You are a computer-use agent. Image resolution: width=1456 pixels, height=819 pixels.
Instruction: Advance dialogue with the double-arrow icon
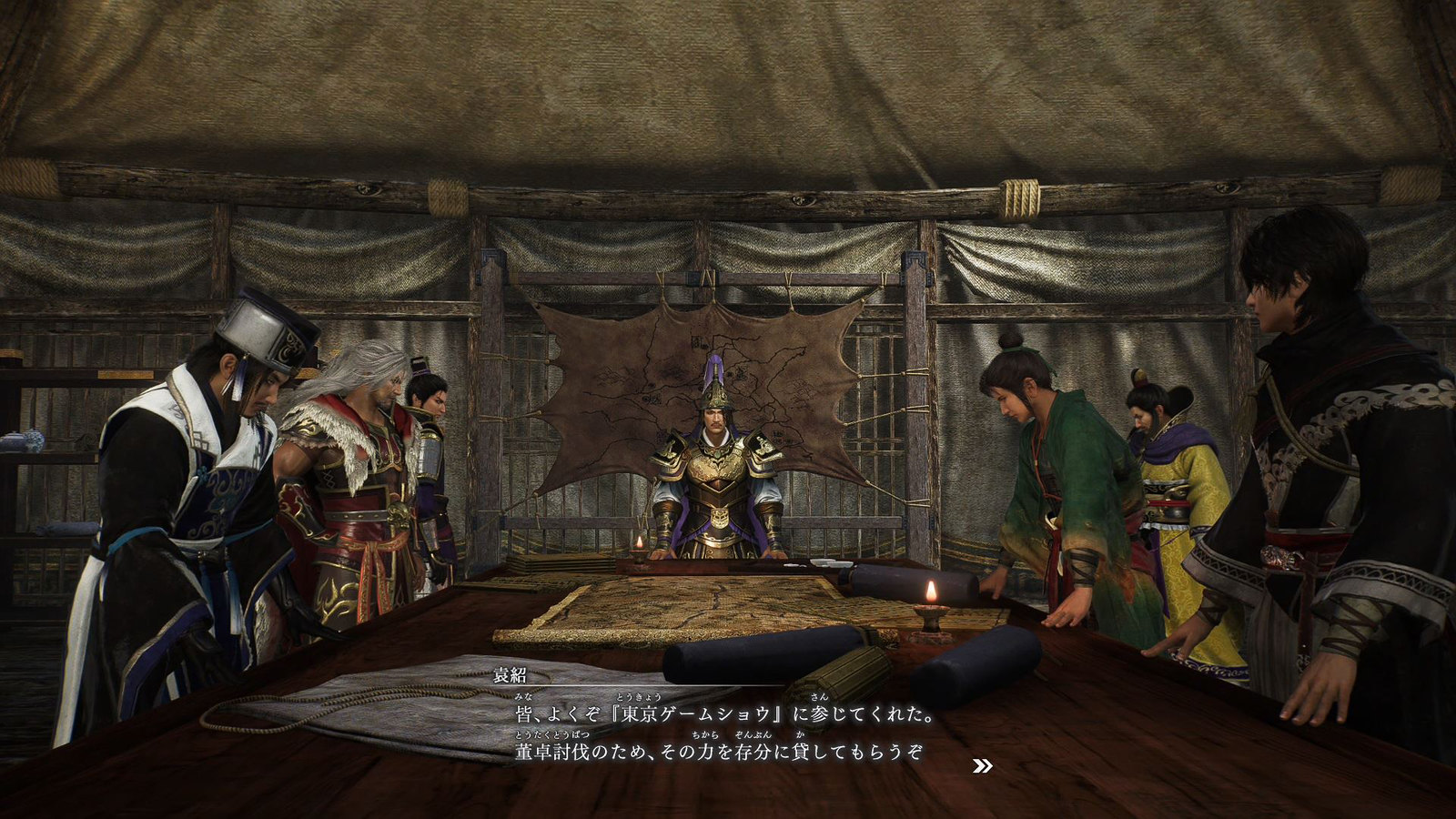pyautogui.click(x=982, y=766)
